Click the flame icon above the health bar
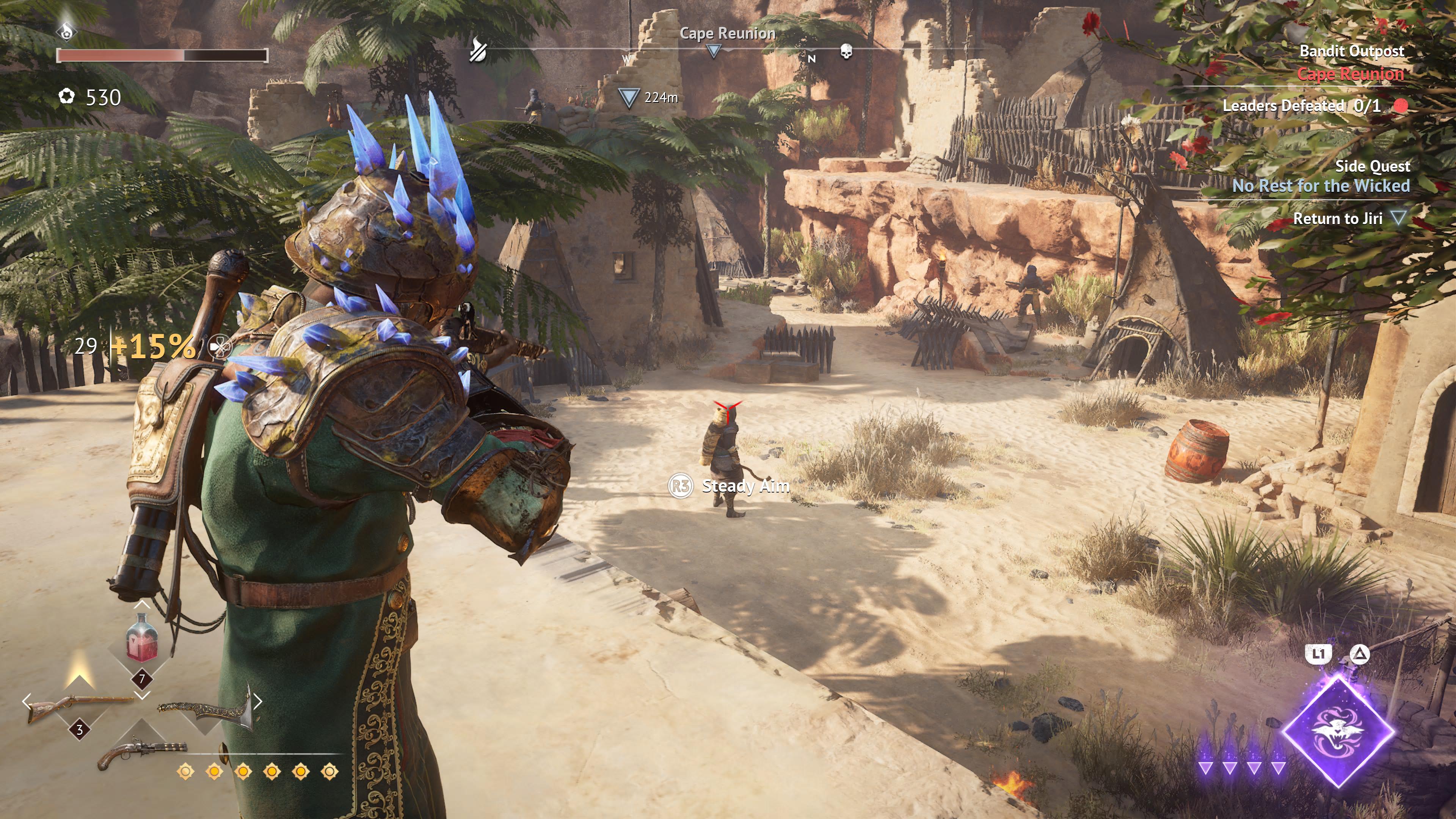Viewport: 1456px width, 819px height. (x=67, y=30)
